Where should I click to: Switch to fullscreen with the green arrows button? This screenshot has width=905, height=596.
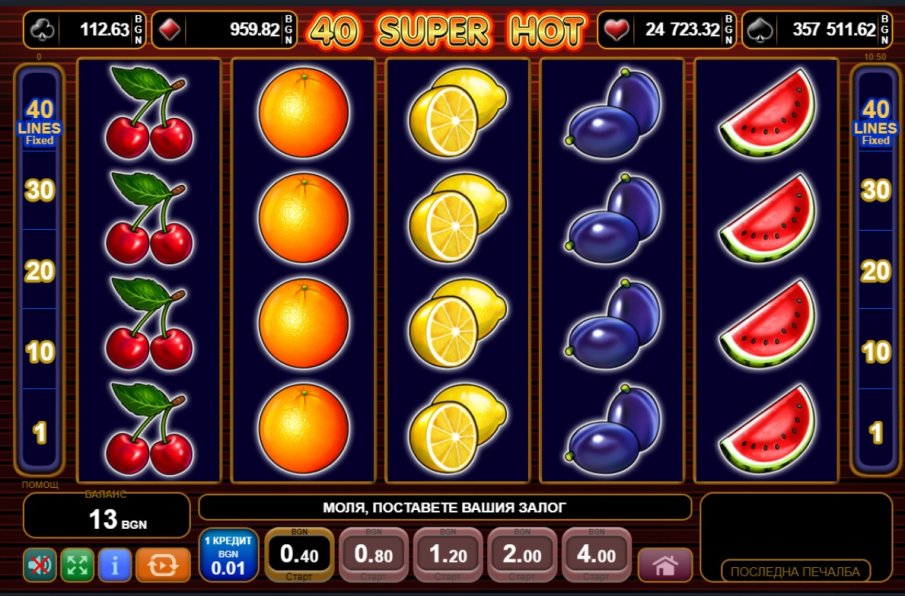tap(77, 565)
